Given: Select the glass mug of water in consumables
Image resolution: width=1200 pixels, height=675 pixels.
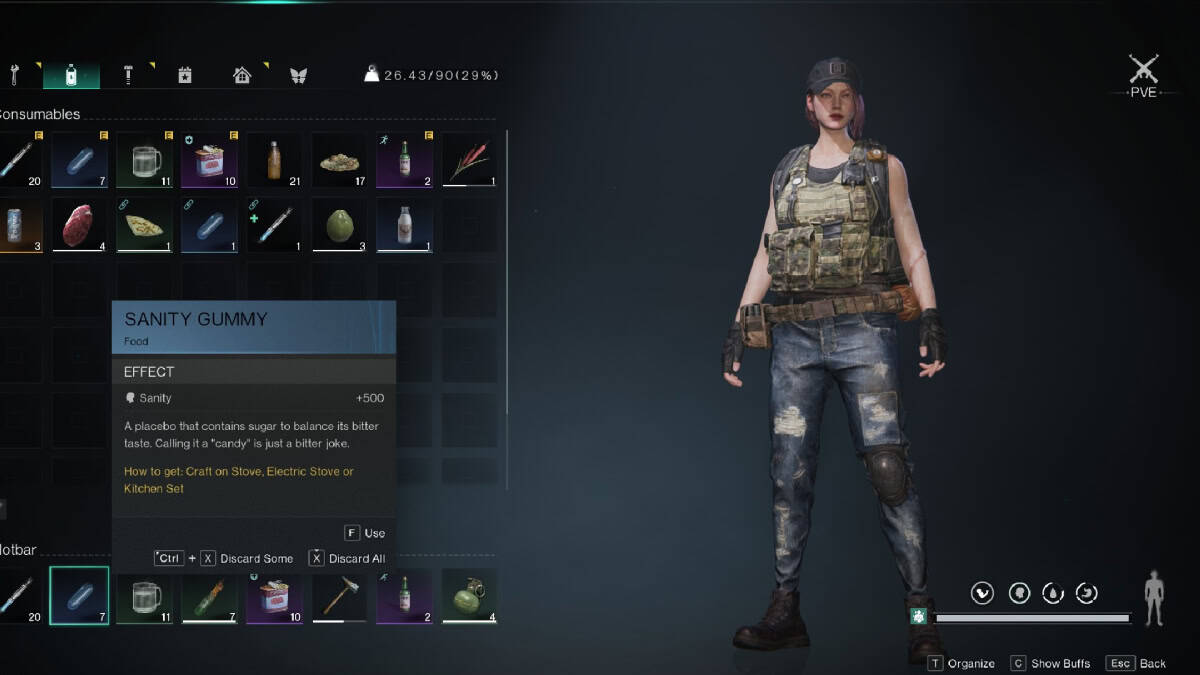Looking at the screenshot, I should pyautogui.click(x=144, y=160).
